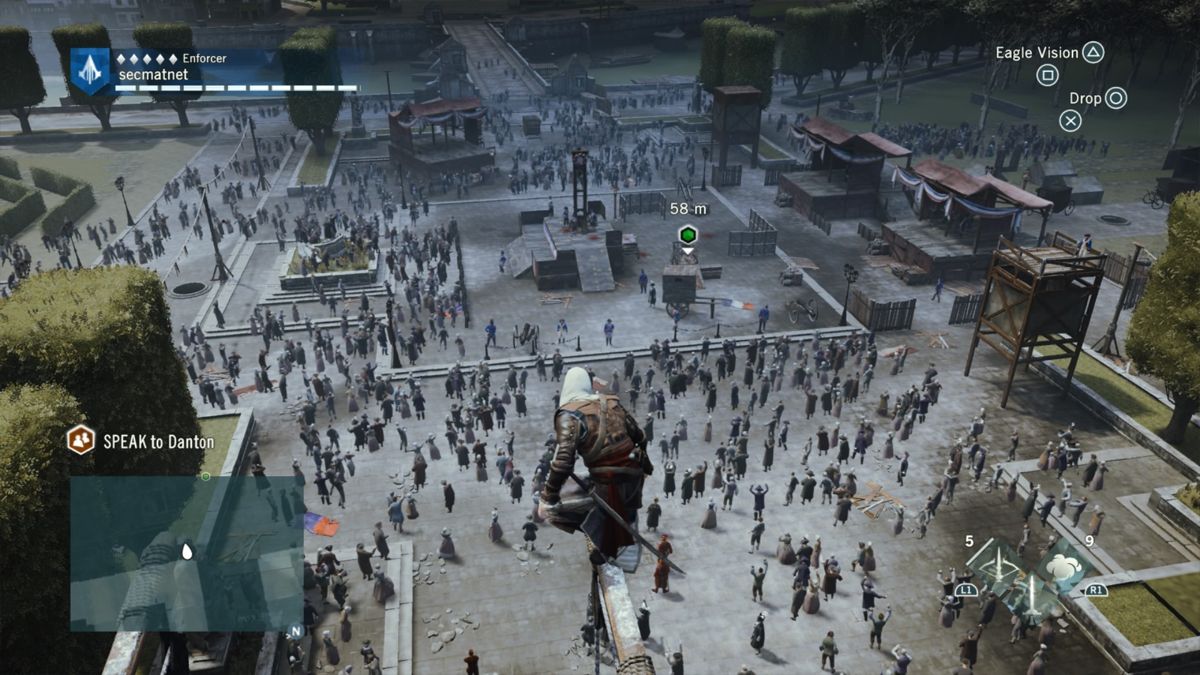
Task: Choose the smoke bomb cloud slot
Action: click(1062, 566)
